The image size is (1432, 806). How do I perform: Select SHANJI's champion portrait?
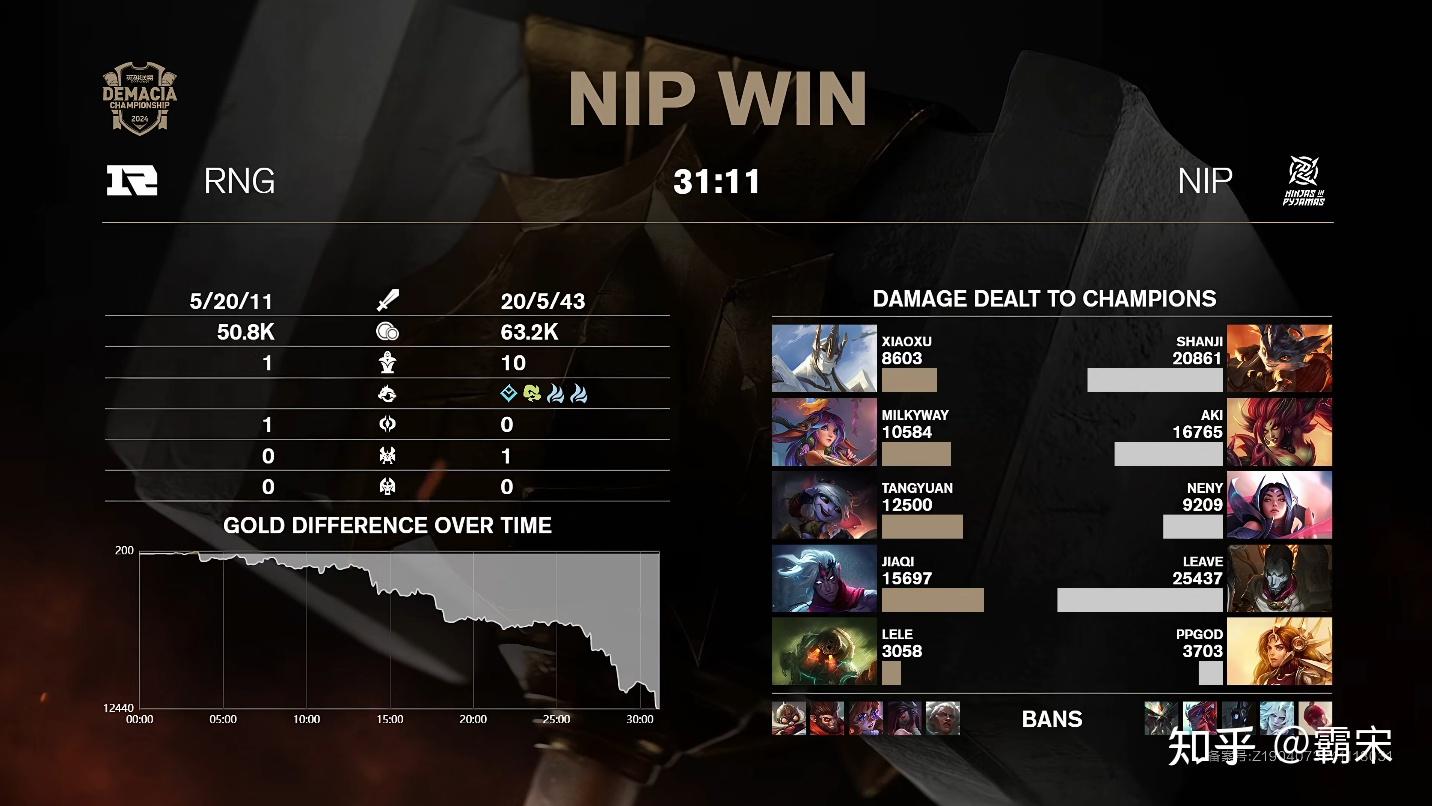tap(1279, 358)
